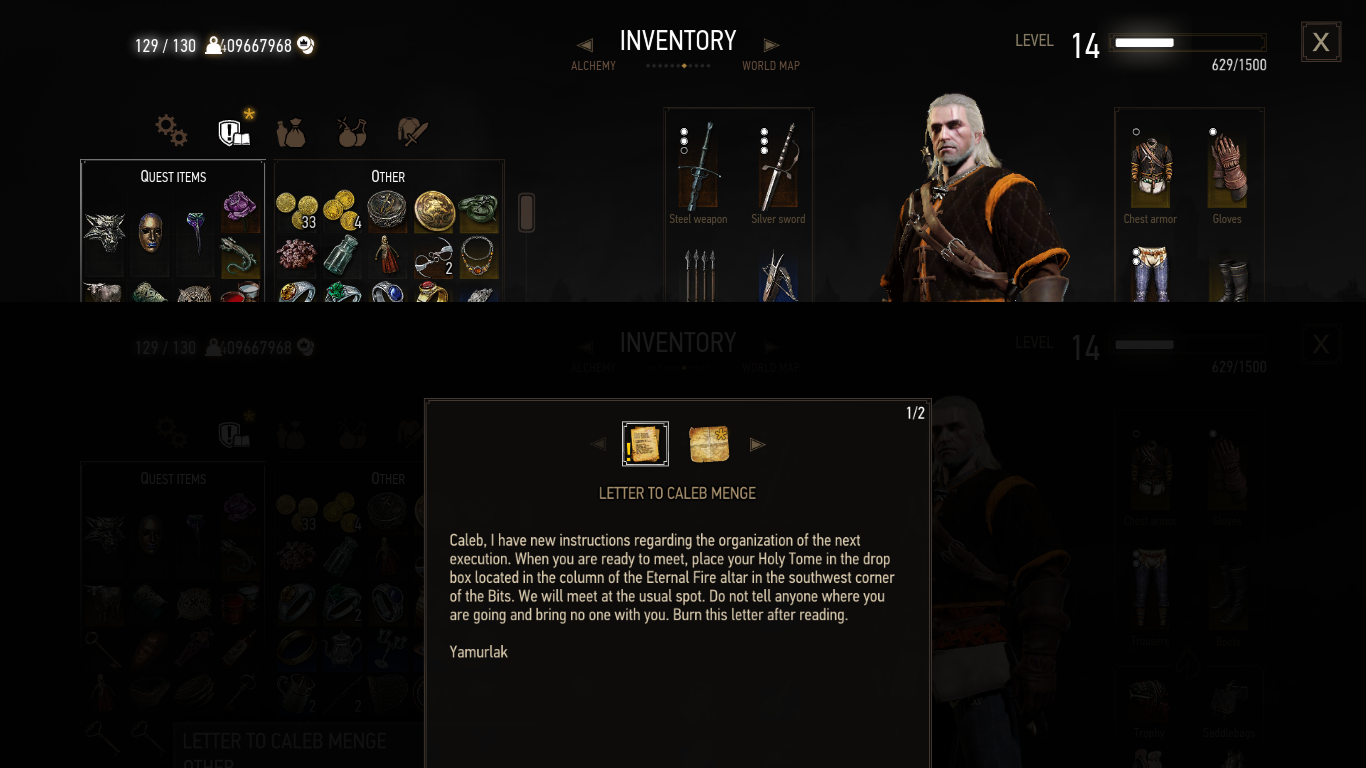Open the gears weapons filter tab
The width and height of the screenshot is (1366, 768).
tap(170, 130)
